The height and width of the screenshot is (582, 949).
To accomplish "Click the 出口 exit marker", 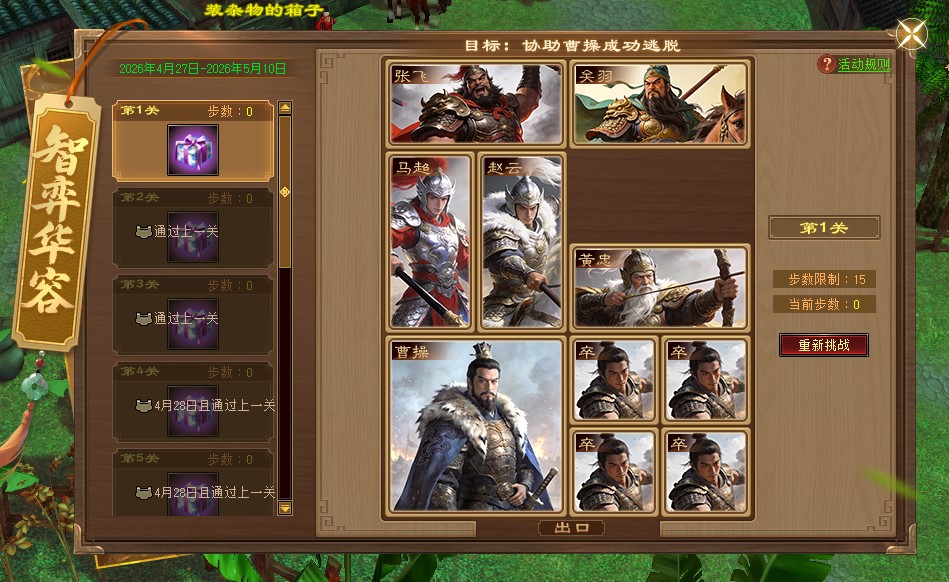I will 570,528.
